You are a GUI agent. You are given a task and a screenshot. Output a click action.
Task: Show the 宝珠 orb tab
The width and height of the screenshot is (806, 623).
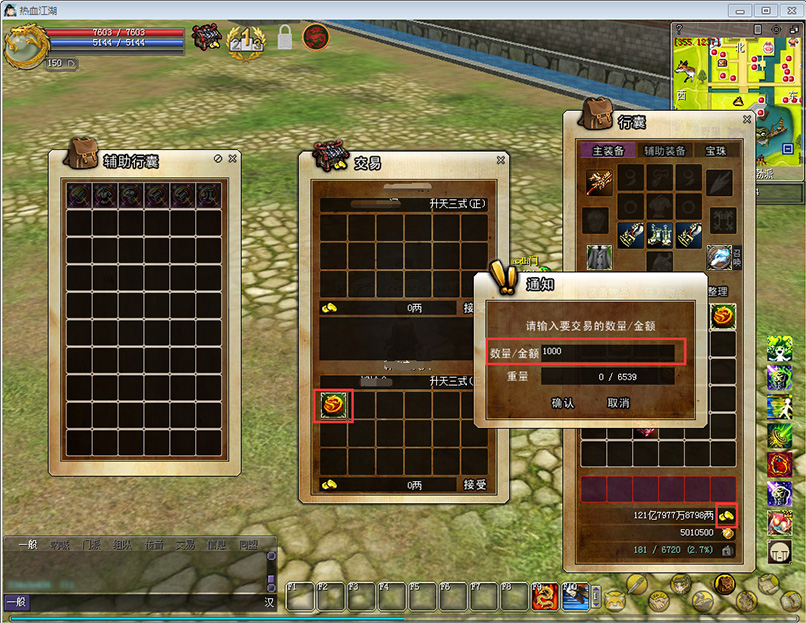[716, 151]
